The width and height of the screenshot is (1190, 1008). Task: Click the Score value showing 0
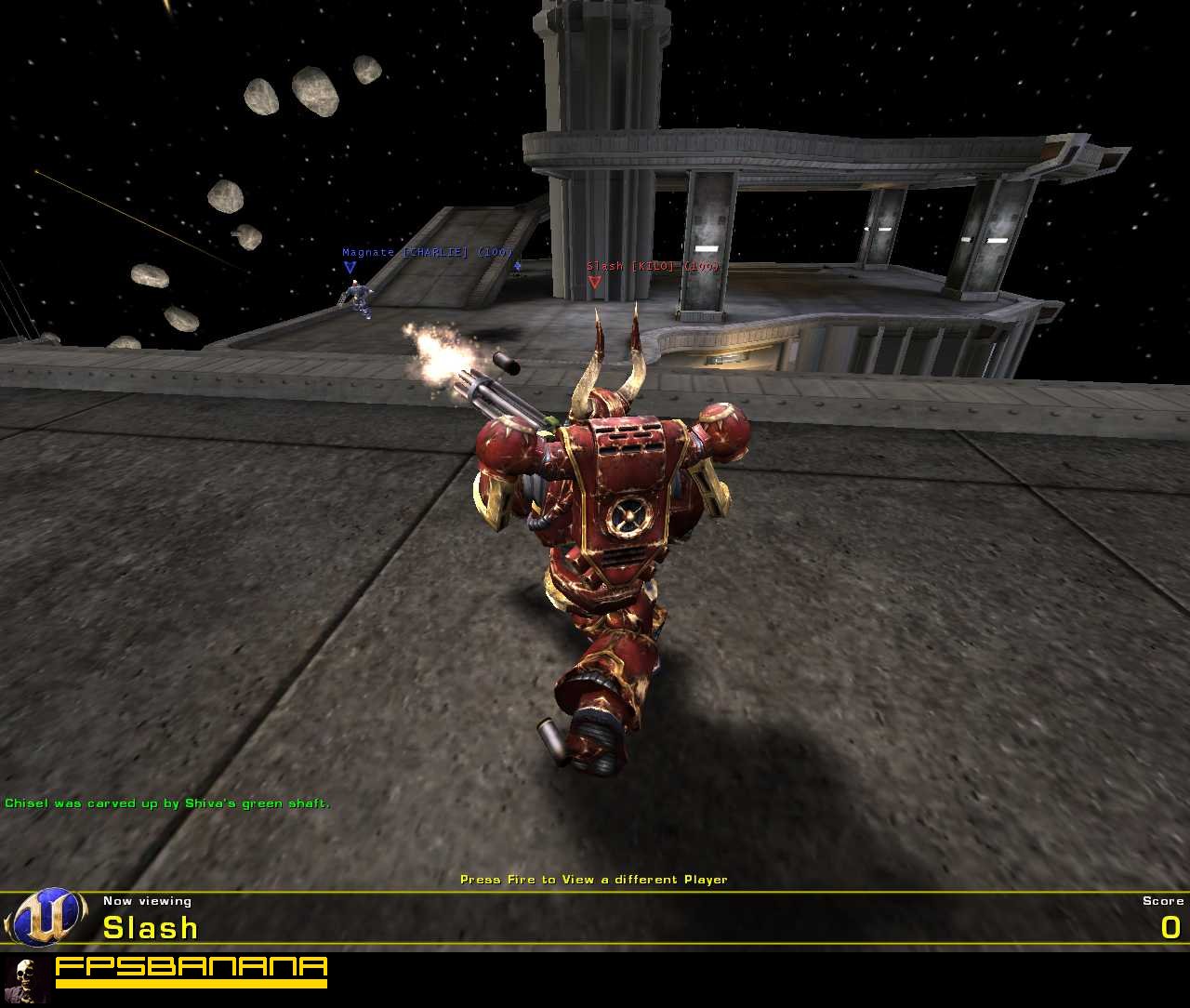1170,927
